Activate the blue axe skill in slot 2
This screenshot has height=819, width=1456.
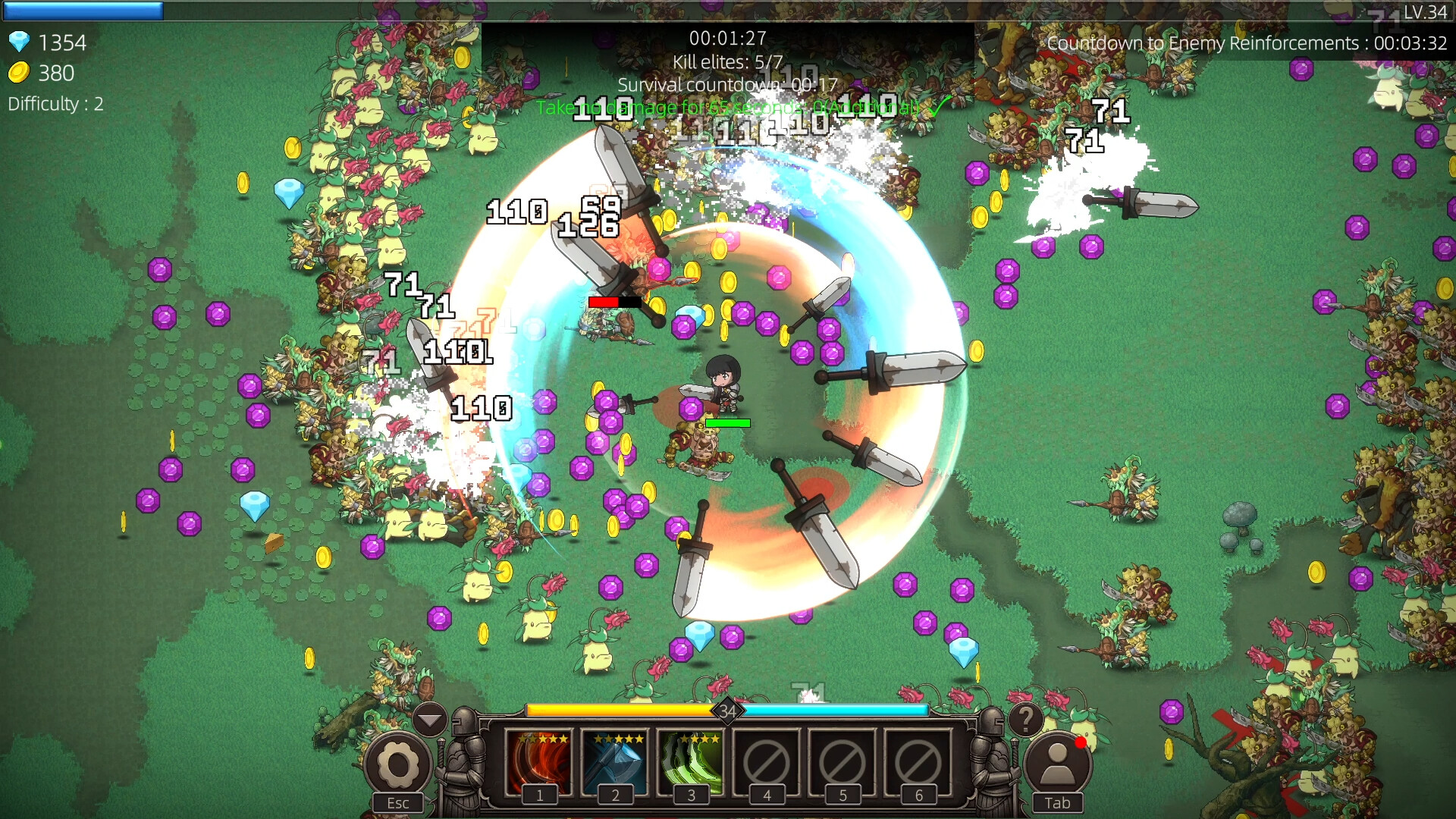coord(616,762)
